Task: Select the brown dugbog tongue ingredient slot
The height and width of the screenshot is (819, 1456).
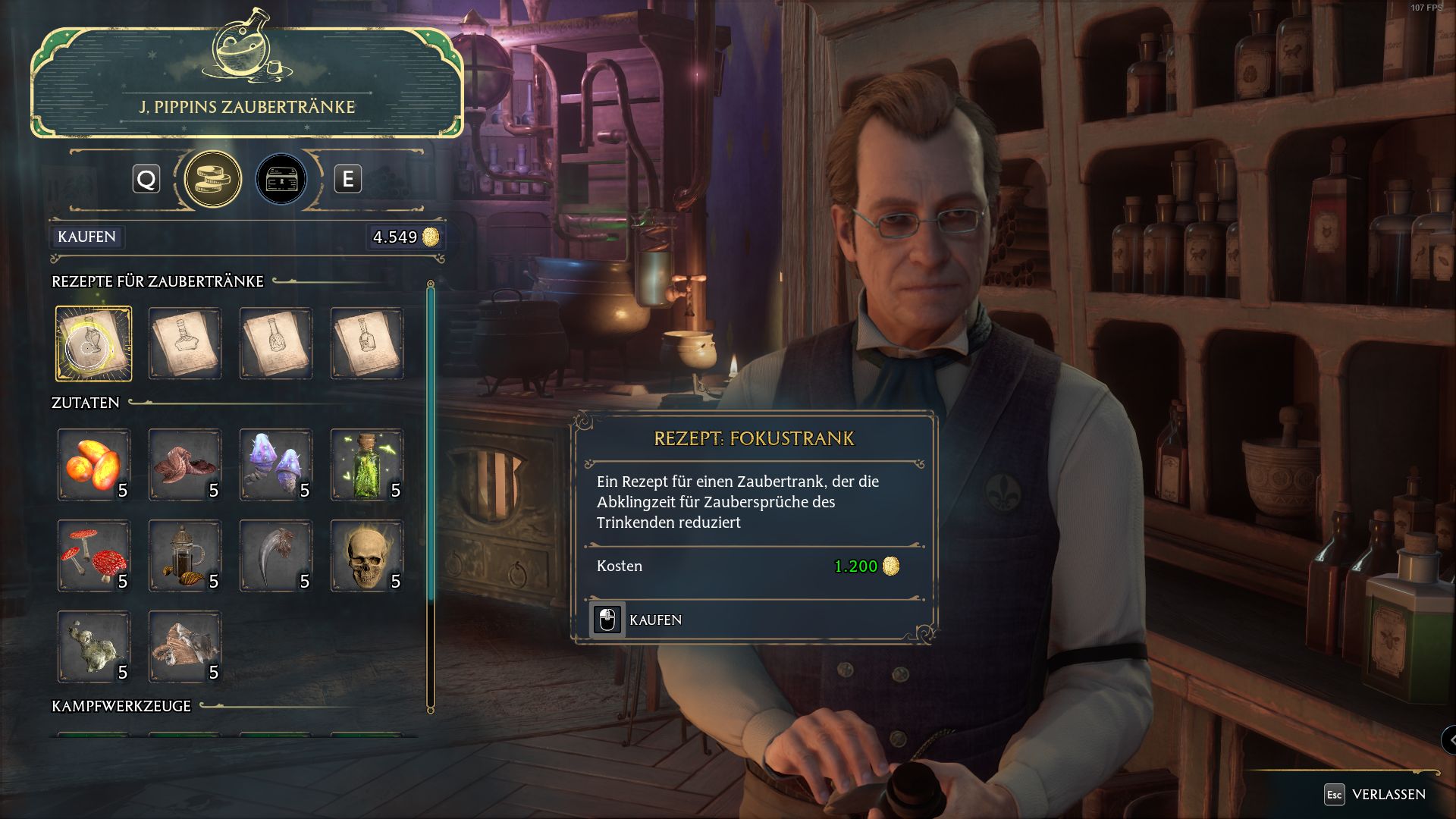Action: (184, 465)
